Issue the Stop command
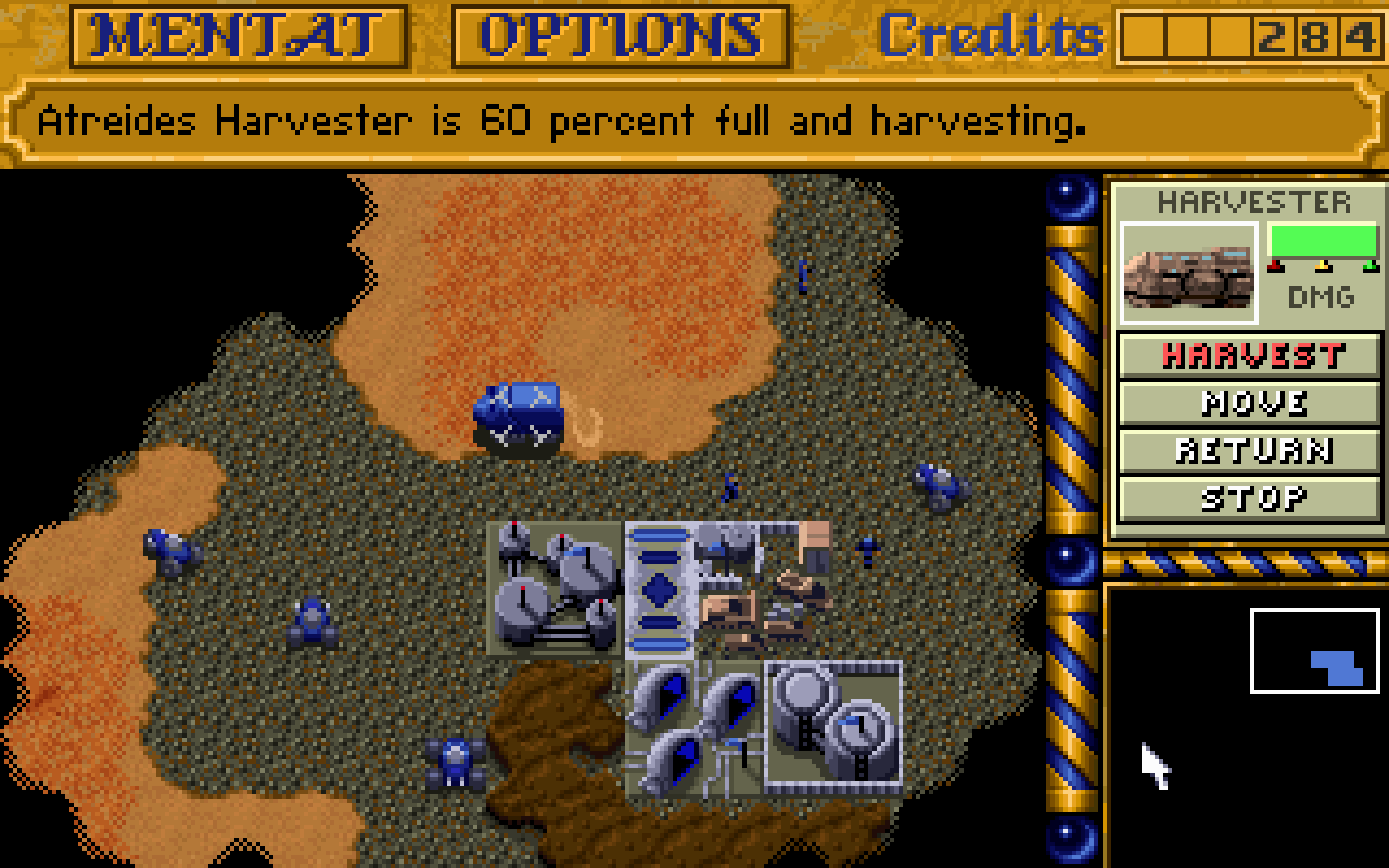Image resolution: width=1389 pixels, height=868 pixels. coord(1250,498)
